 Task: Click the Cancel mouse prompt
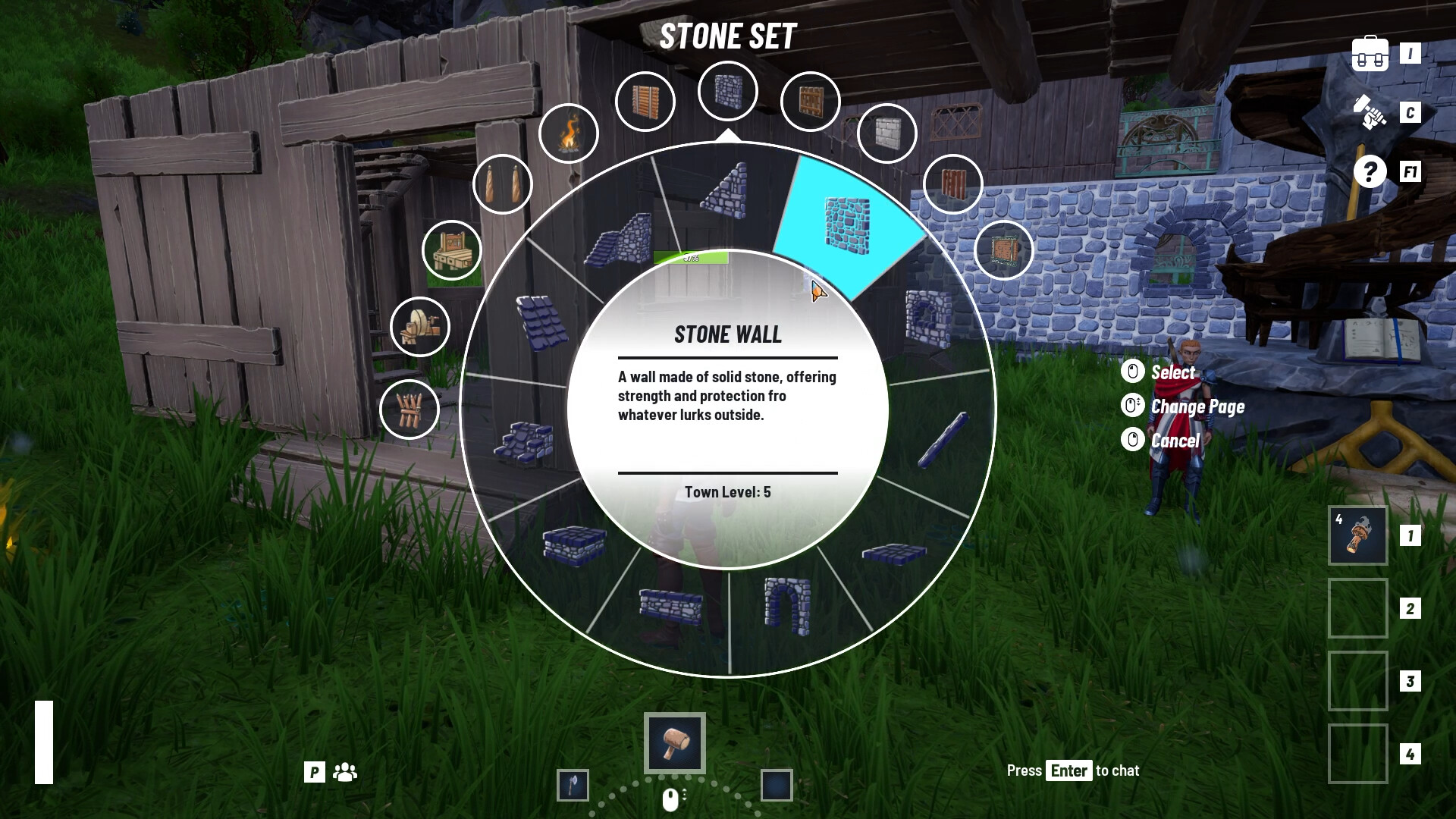click(1172, 441)
